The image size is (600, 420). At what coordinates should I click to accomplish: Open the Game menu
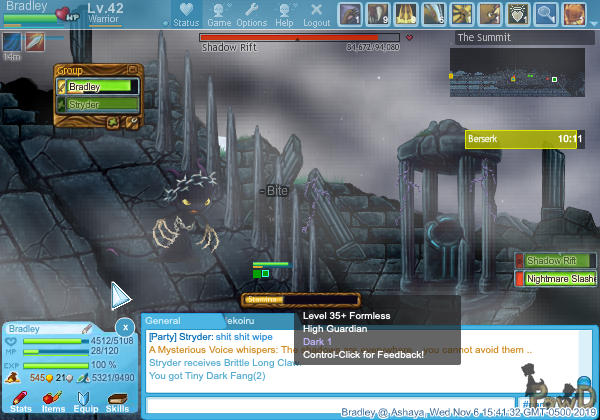coord(221,15)
